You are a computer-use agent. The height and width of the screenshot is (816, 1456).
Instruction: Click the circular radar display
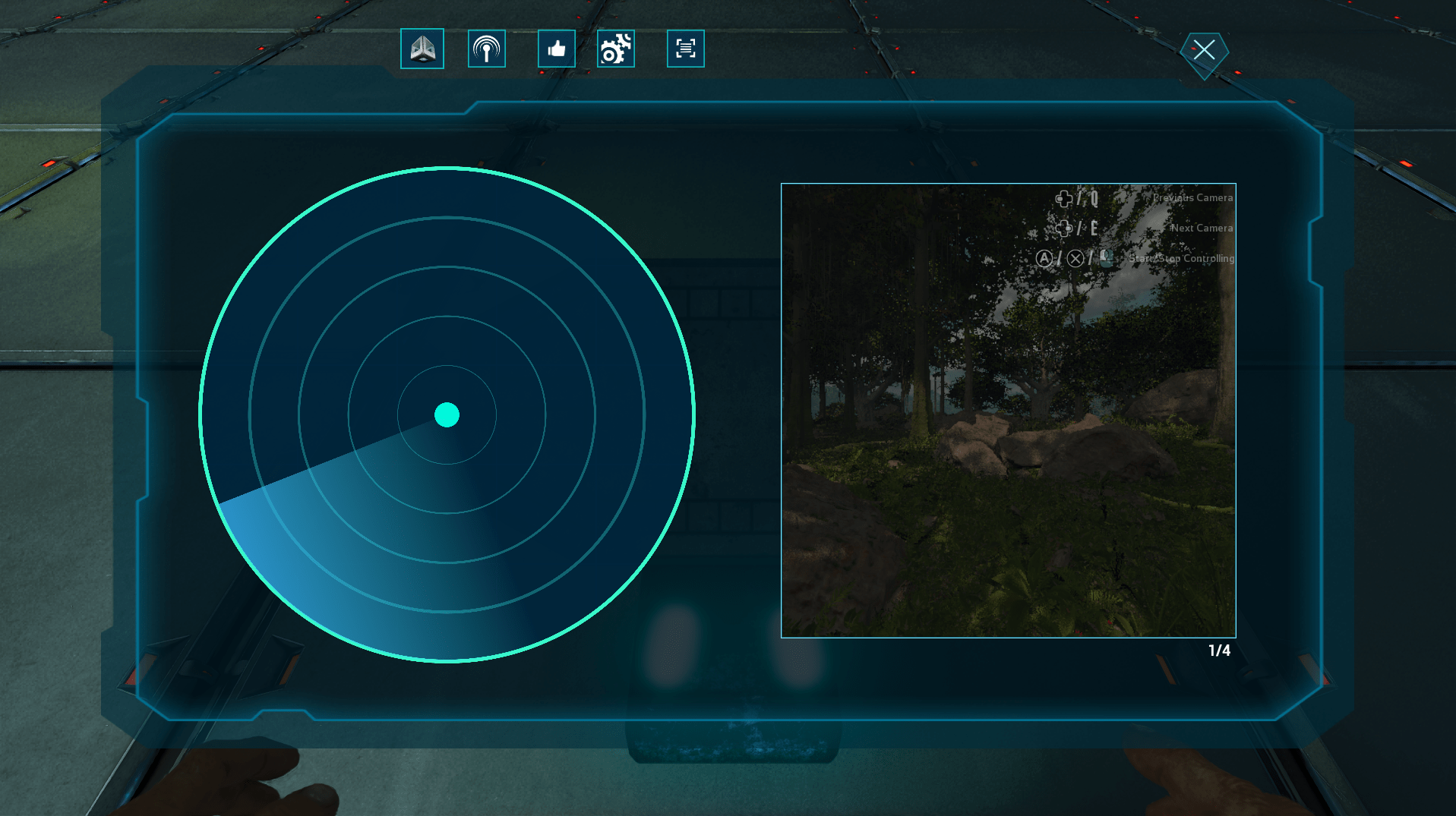click(x=447, y=414)
